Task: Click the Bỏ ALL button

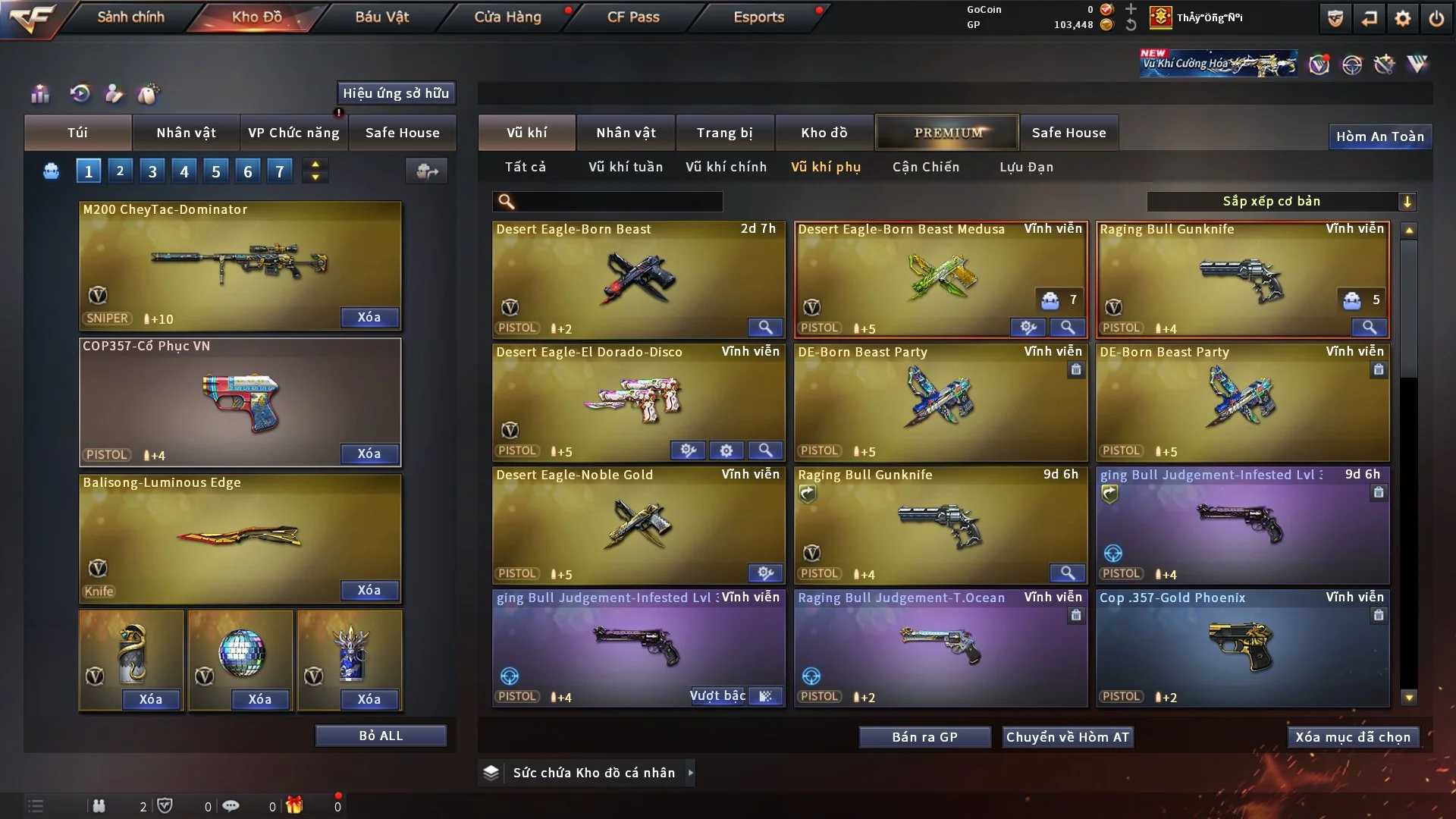Action: pos(381,736)
